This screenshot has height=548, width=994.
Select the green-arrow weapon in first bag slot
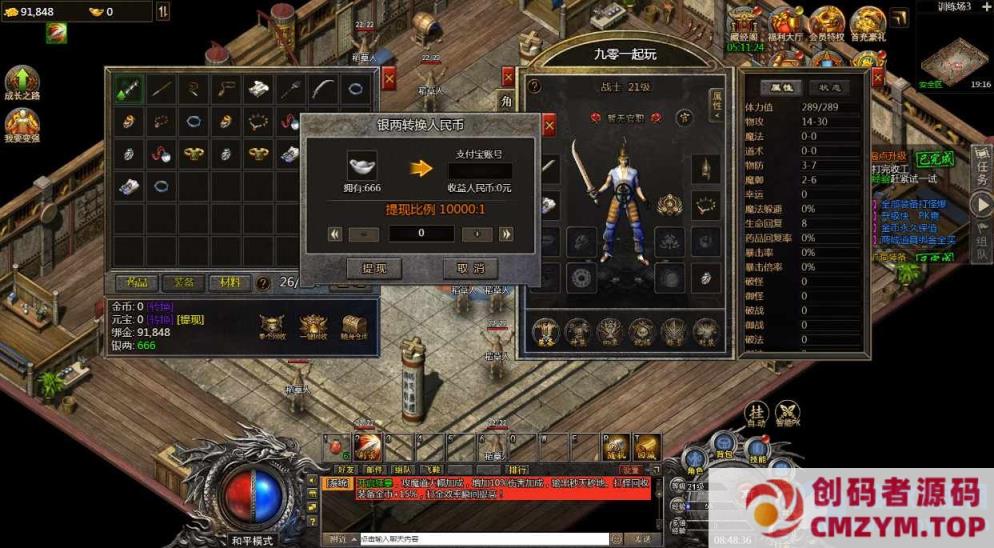[x=128, y=89]
